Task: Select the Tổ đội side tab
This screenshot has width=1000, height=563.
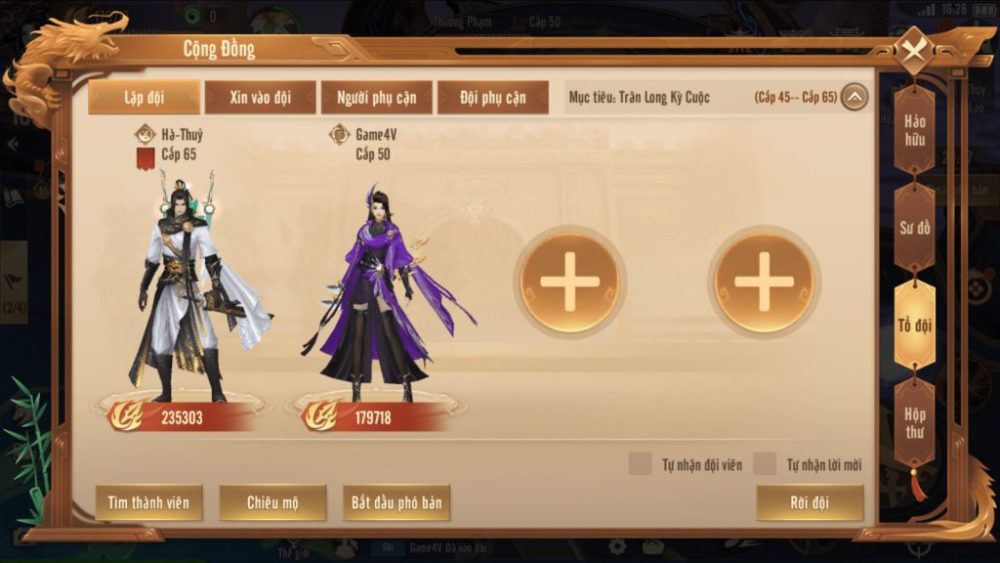Action: click(x=915, y=325)
